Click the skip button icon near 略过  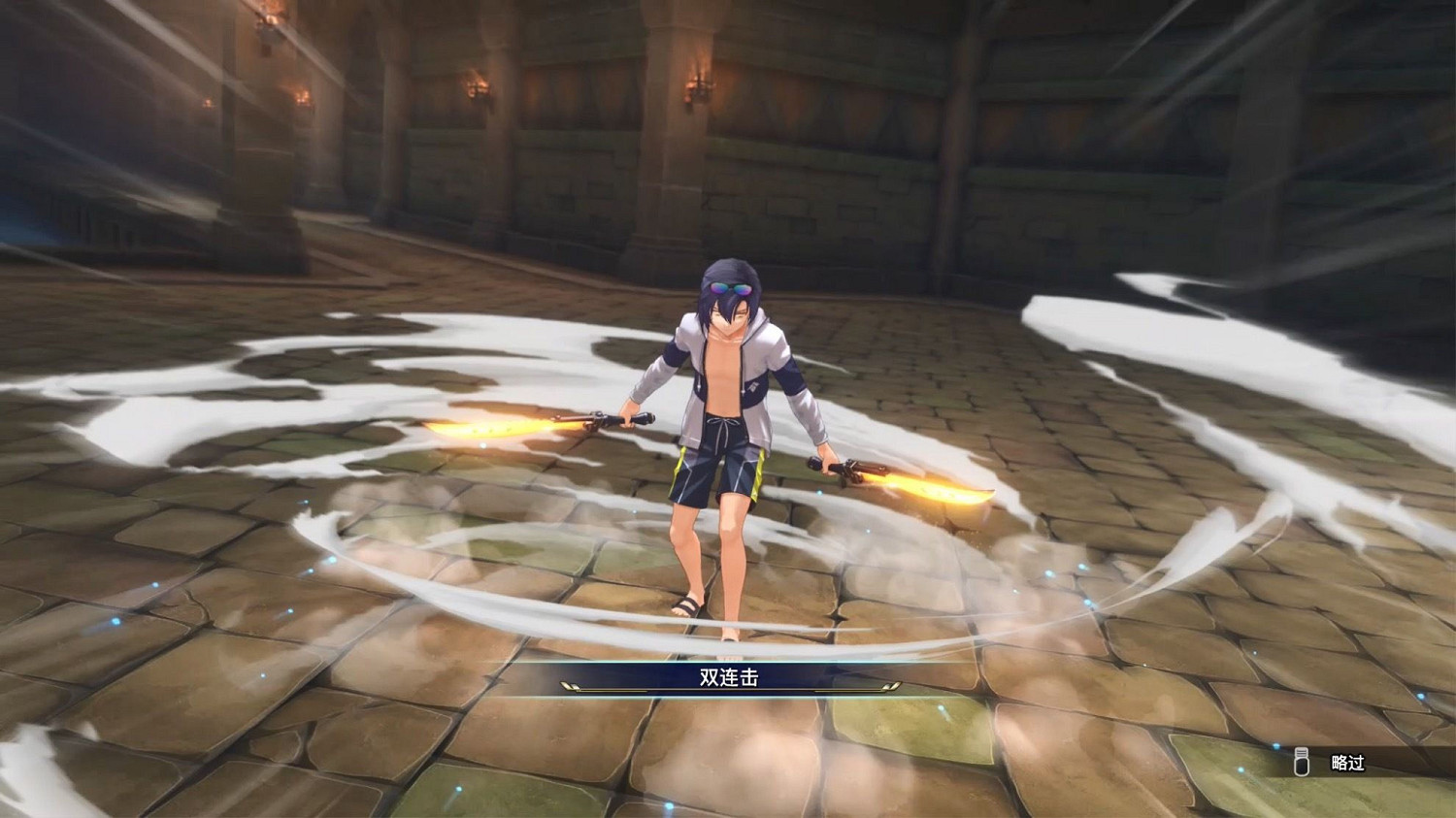pos(1301,762)
